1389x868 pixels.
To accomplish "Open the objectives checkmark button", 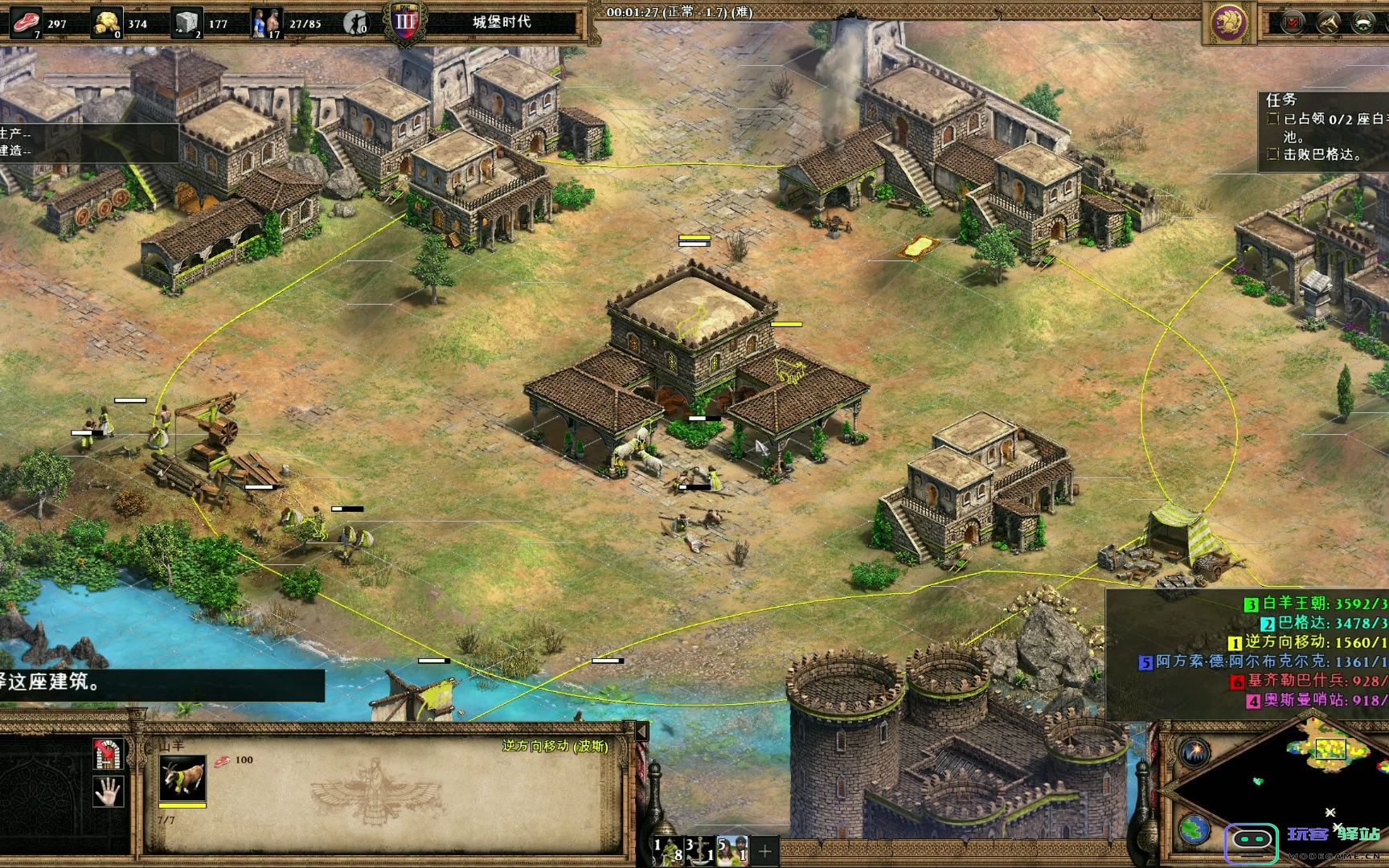I will point(1293,23).
